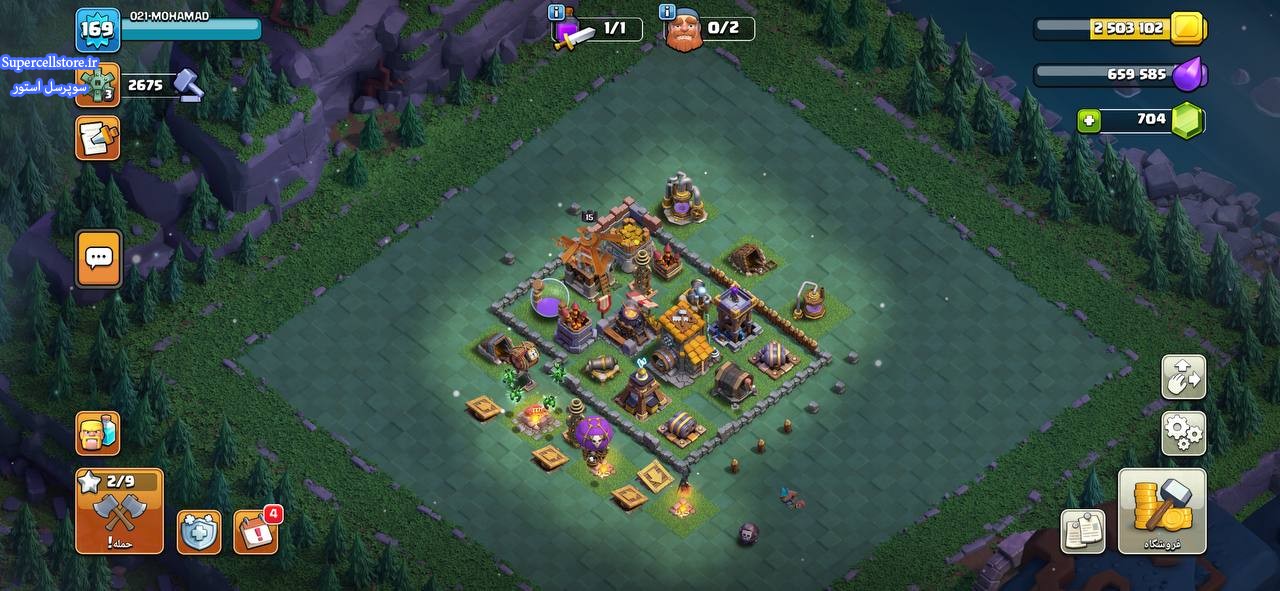Open the shop with the gold-and-hammer button
1280x591 pixels.
[1162, 510]
